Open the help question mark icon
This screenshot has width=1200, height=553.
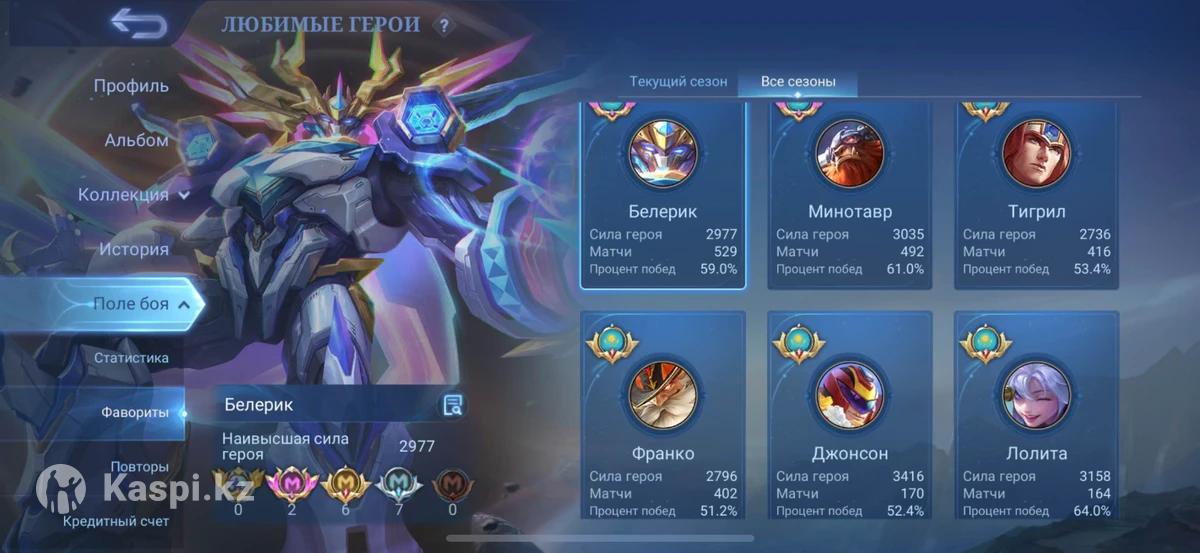pos(444,26)
